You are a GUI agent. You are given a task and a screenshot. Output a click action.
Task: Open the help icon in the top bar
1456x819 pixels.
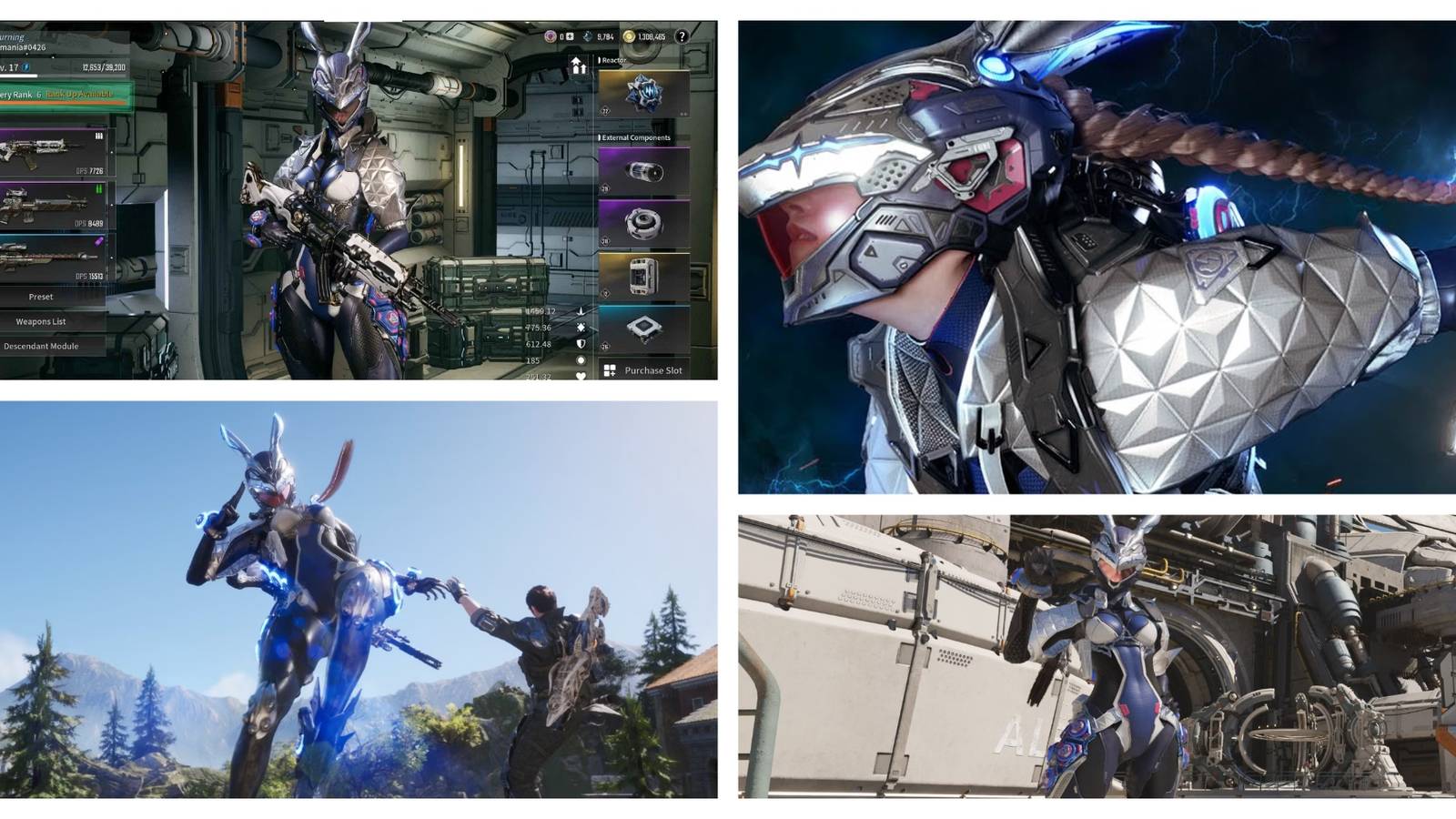(682, 37)
